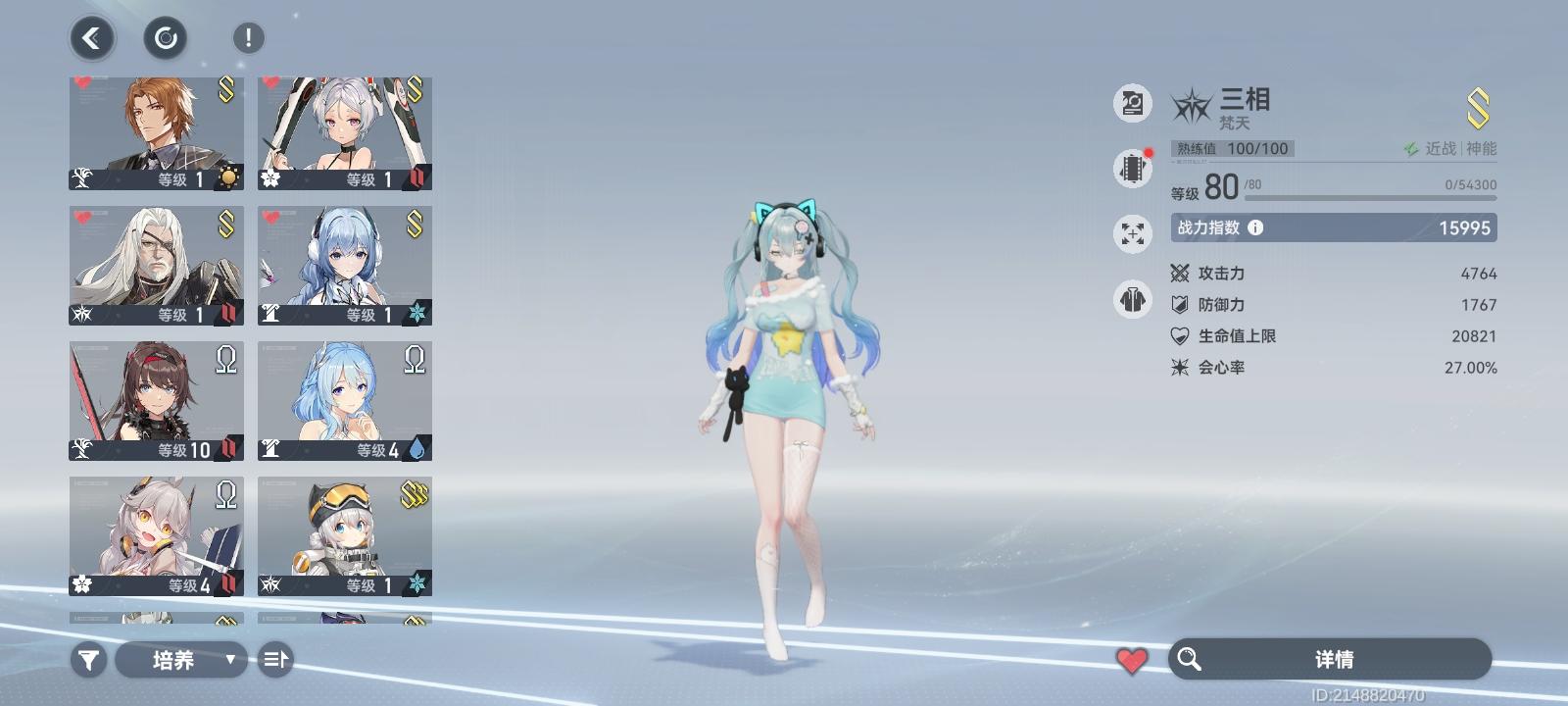The width and height of the screenshot is (1568, 706).
Task: Click the filter funnel icon
Action: coord(88,660)
